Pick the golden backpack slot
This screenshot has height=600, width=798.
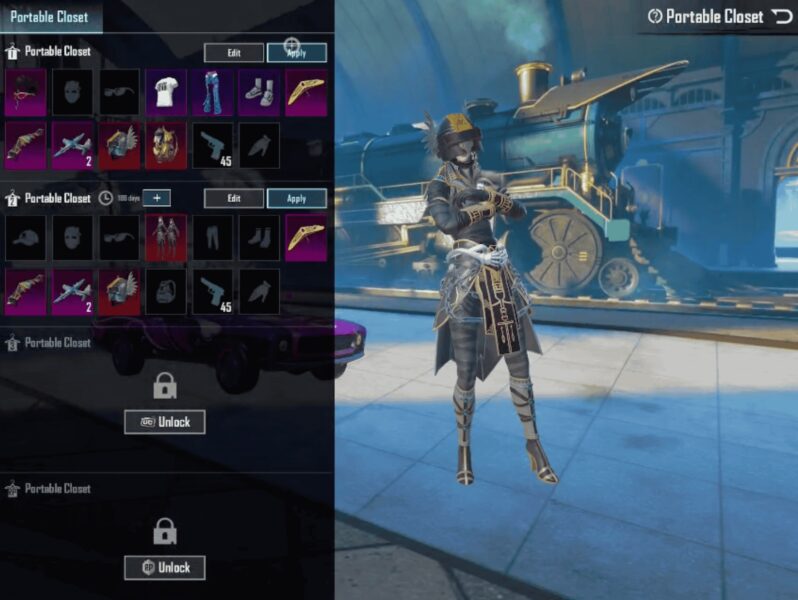[166, 144]
